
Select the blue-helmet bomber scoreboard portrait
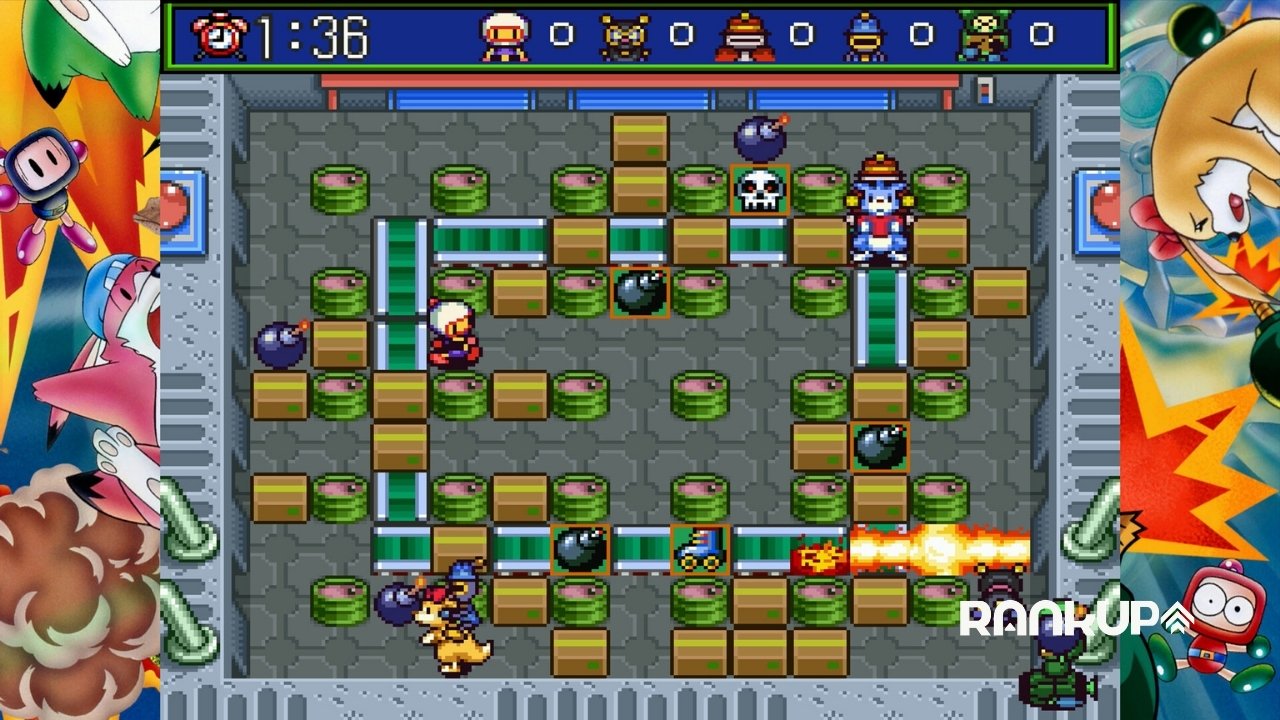click(864, 37)
